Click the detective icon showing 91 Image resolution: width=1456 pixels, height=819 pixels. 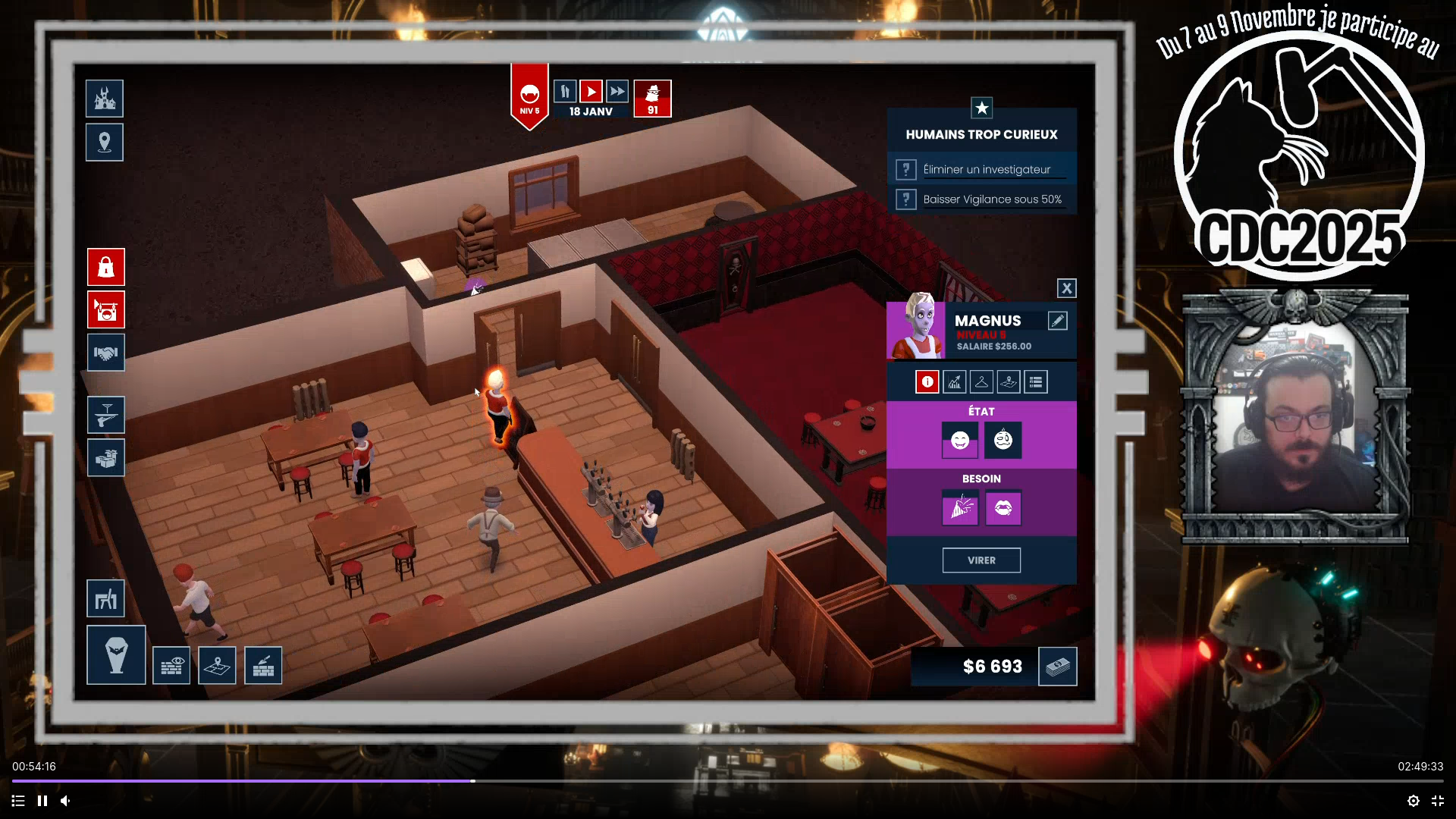coord(652,99)
